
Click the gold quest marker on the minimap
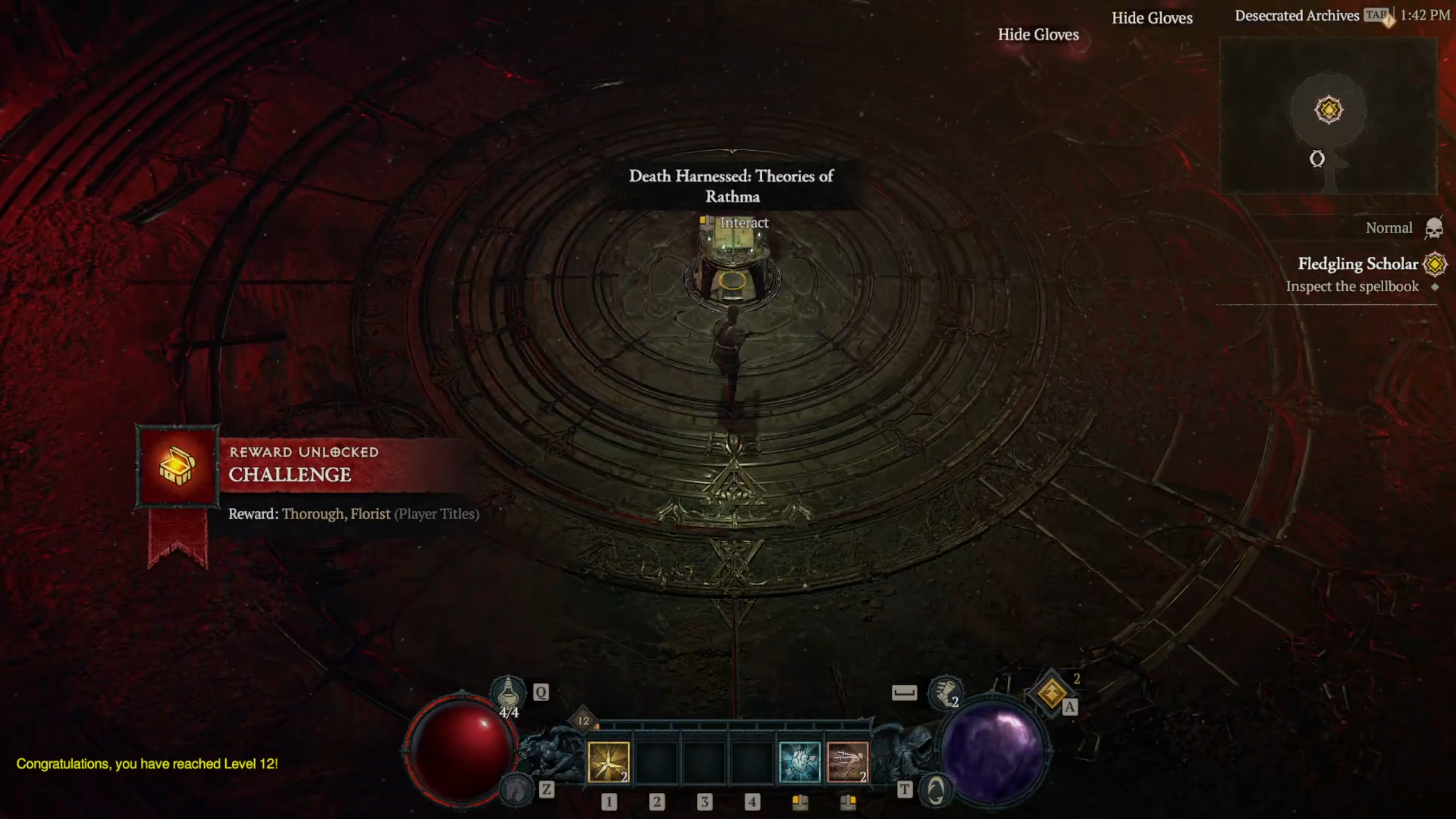(1329, 109)
